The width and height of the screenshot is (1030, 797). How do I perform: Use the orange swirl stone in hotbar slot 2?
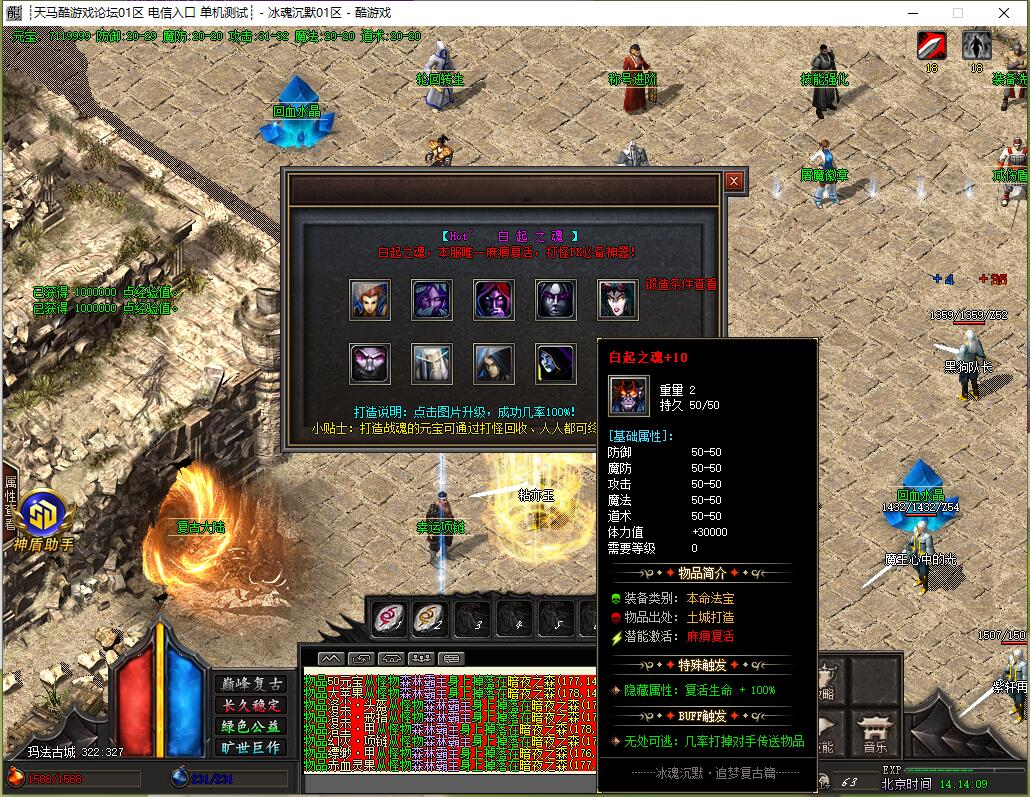(431, 620)
